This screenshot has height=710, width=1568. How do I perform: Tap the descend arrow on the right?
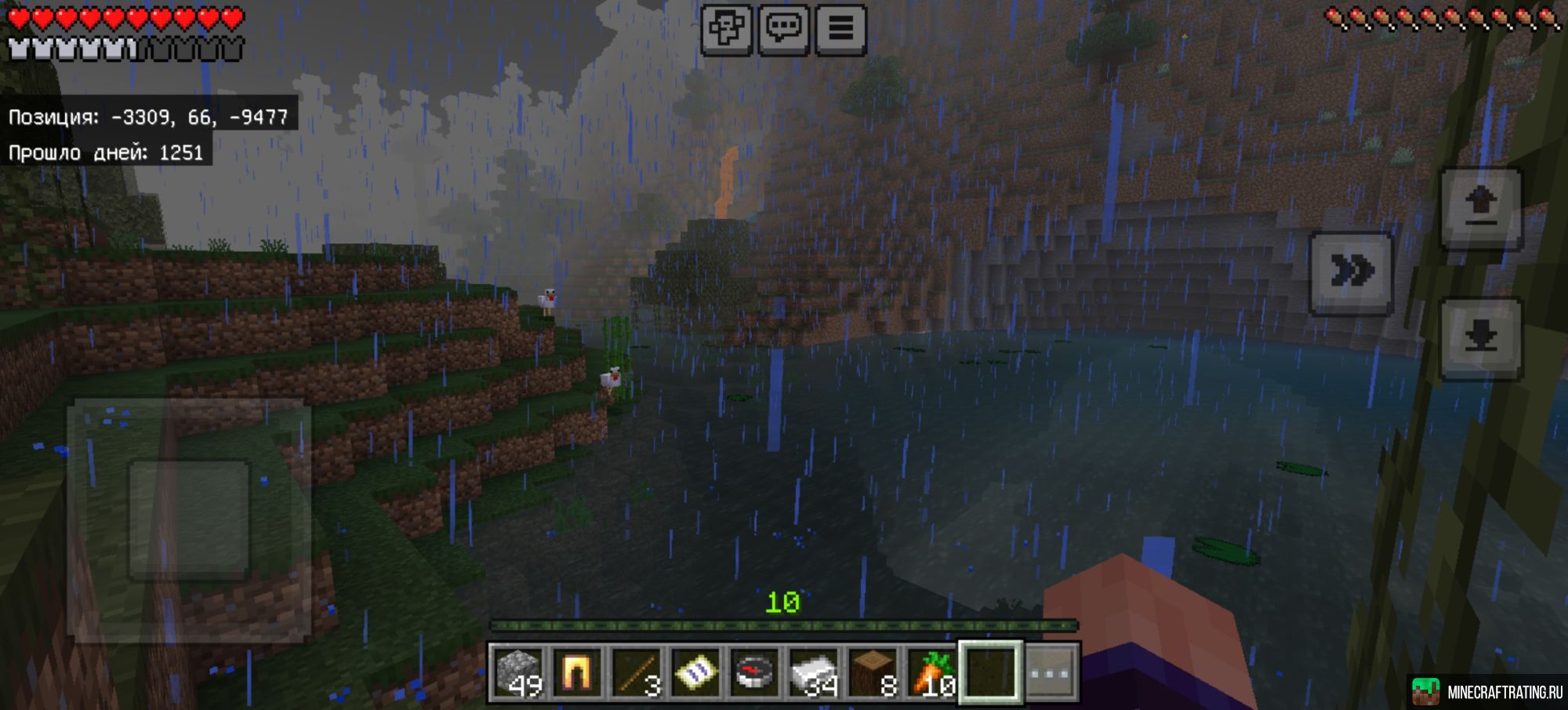point(1480,337)
